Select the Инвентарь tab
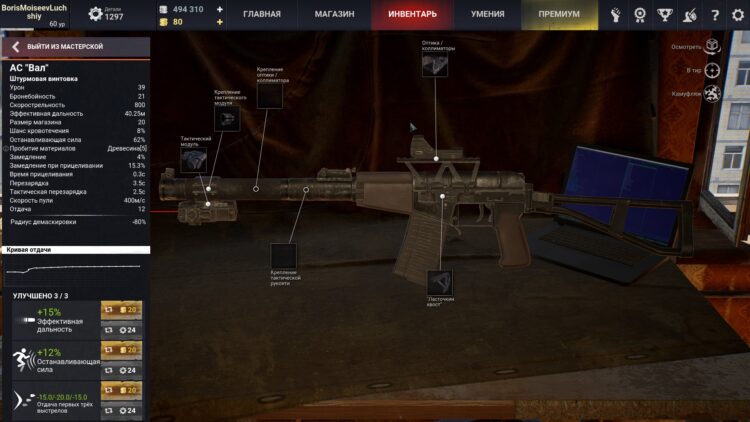Viewport: 750px width, 422px height. pyautogui.click(x=412, y=15)
